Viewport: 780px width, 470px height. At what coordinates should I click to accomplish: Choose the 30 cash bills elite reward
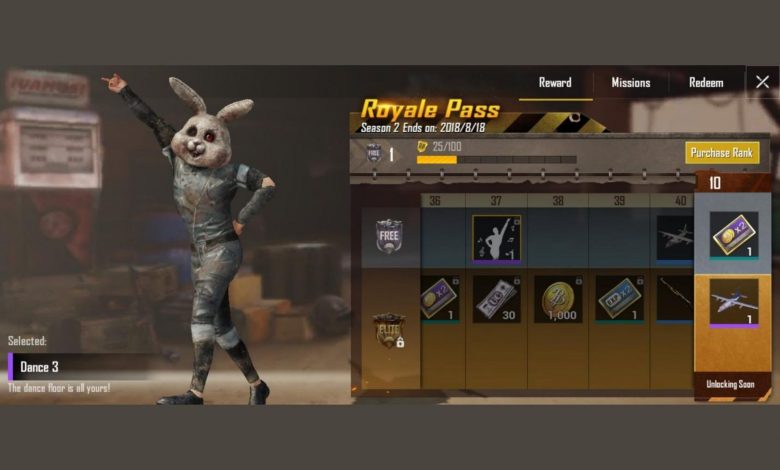pos(497,299)
